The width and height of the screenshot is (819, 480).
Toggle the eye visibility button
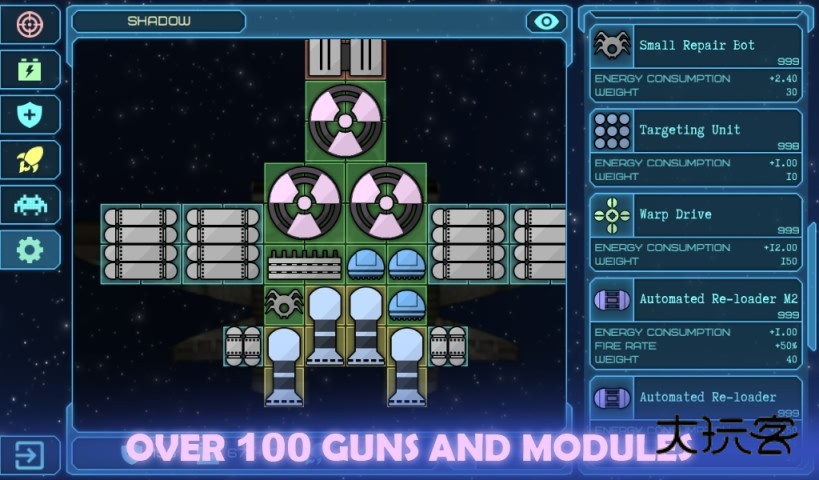click(545, 22)
